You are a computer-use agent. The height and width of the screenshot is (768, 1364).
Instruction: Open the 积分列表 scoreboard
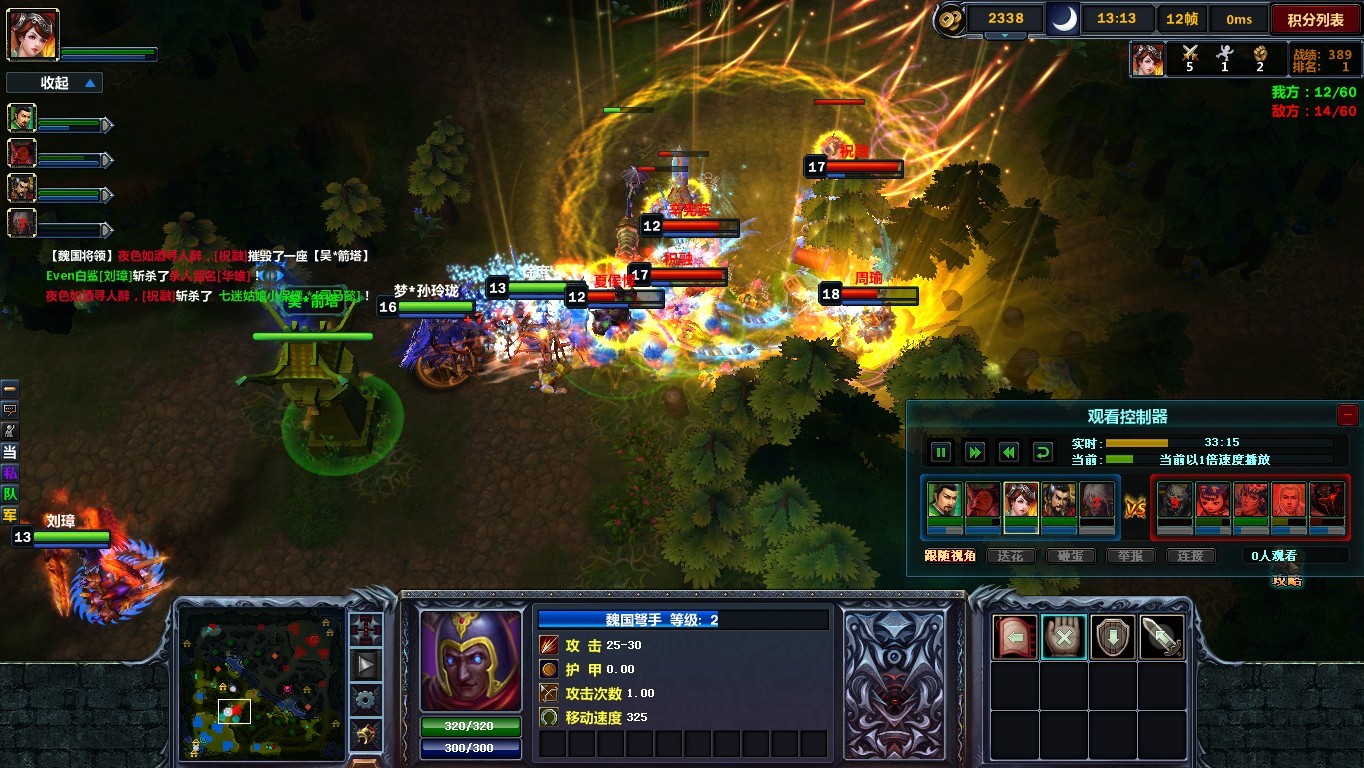[1315, 19]
